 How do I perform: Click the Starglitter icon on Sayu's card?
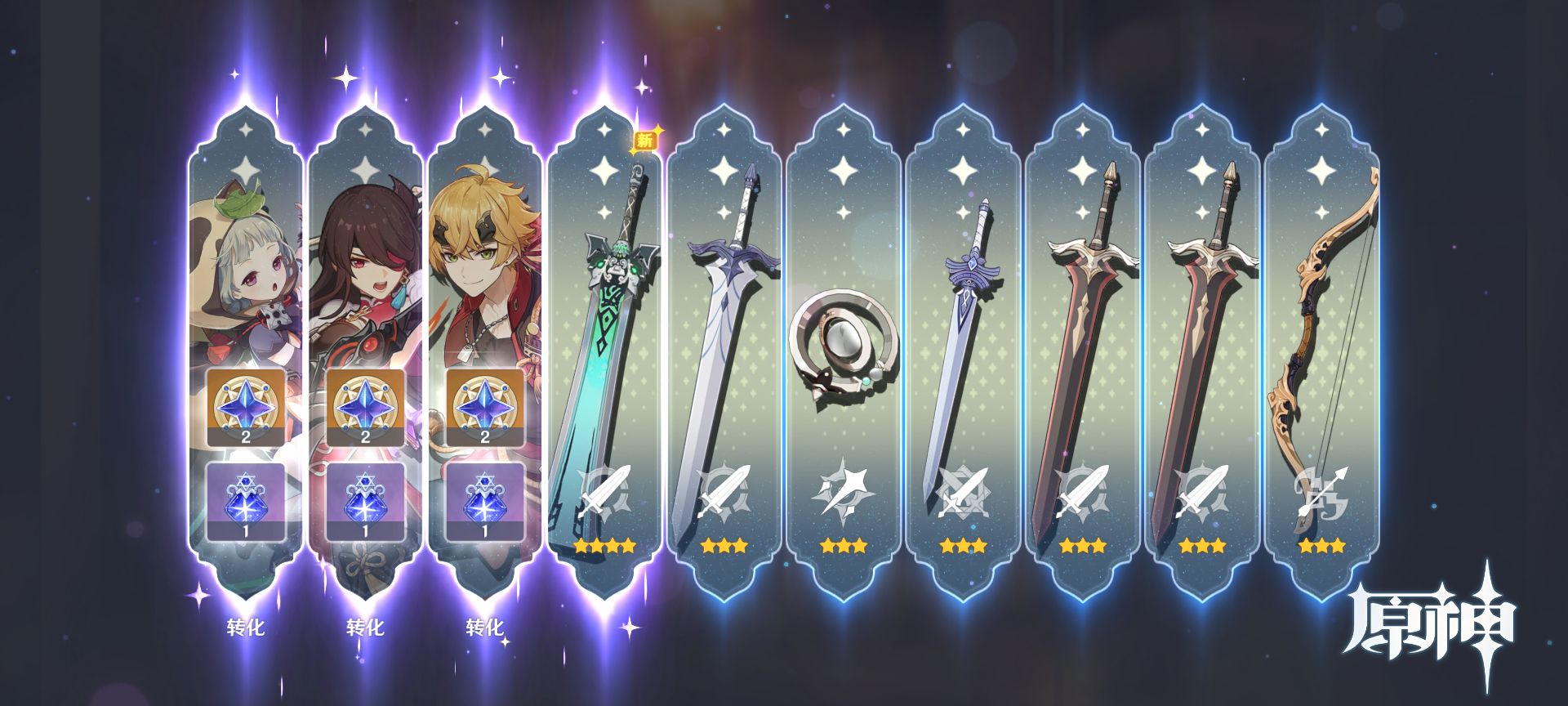point(246,407)
